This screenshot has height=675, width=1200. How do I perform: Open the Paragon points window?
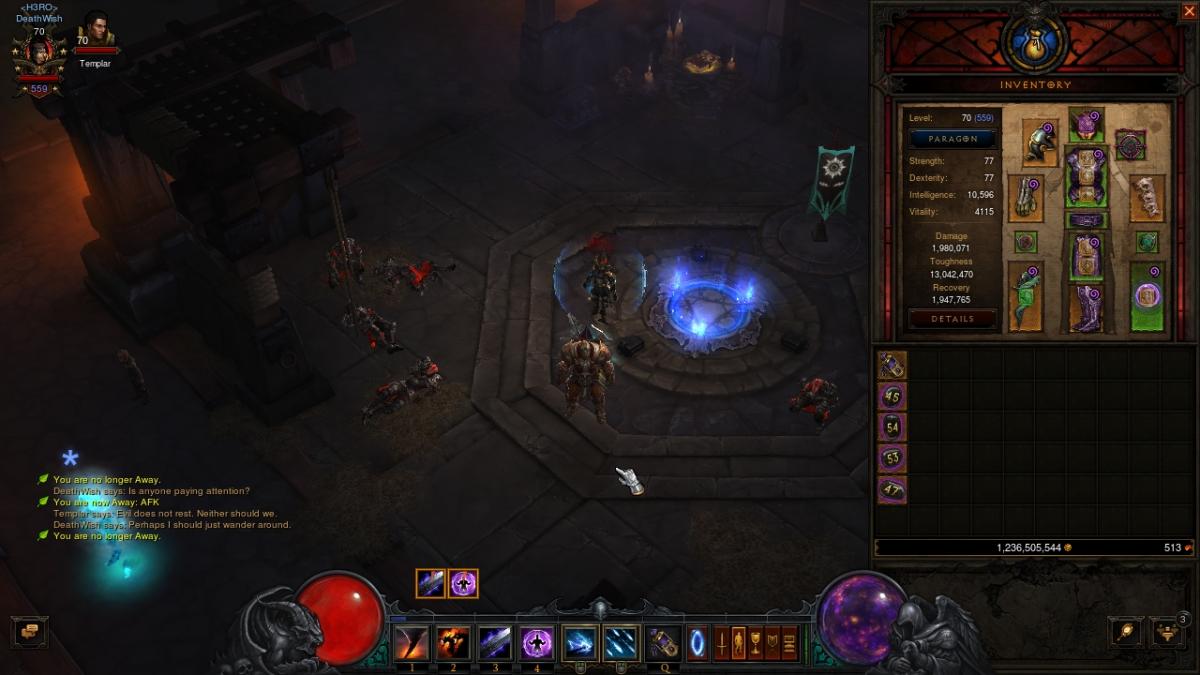tap(952, 139)
